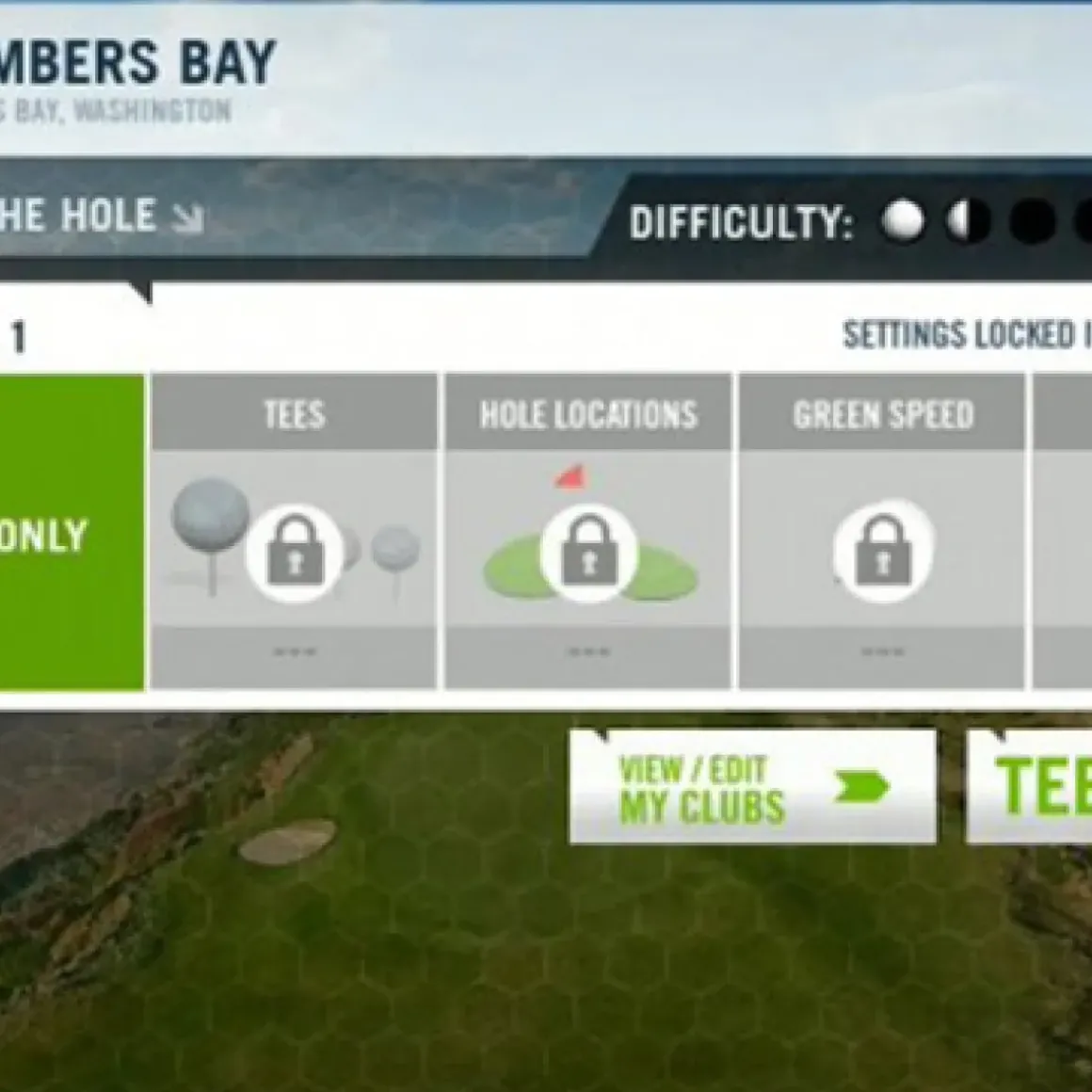This screenshot has height=1092, width=1092.
Task: Open the Green Speed setting tile
Action: 882,532
